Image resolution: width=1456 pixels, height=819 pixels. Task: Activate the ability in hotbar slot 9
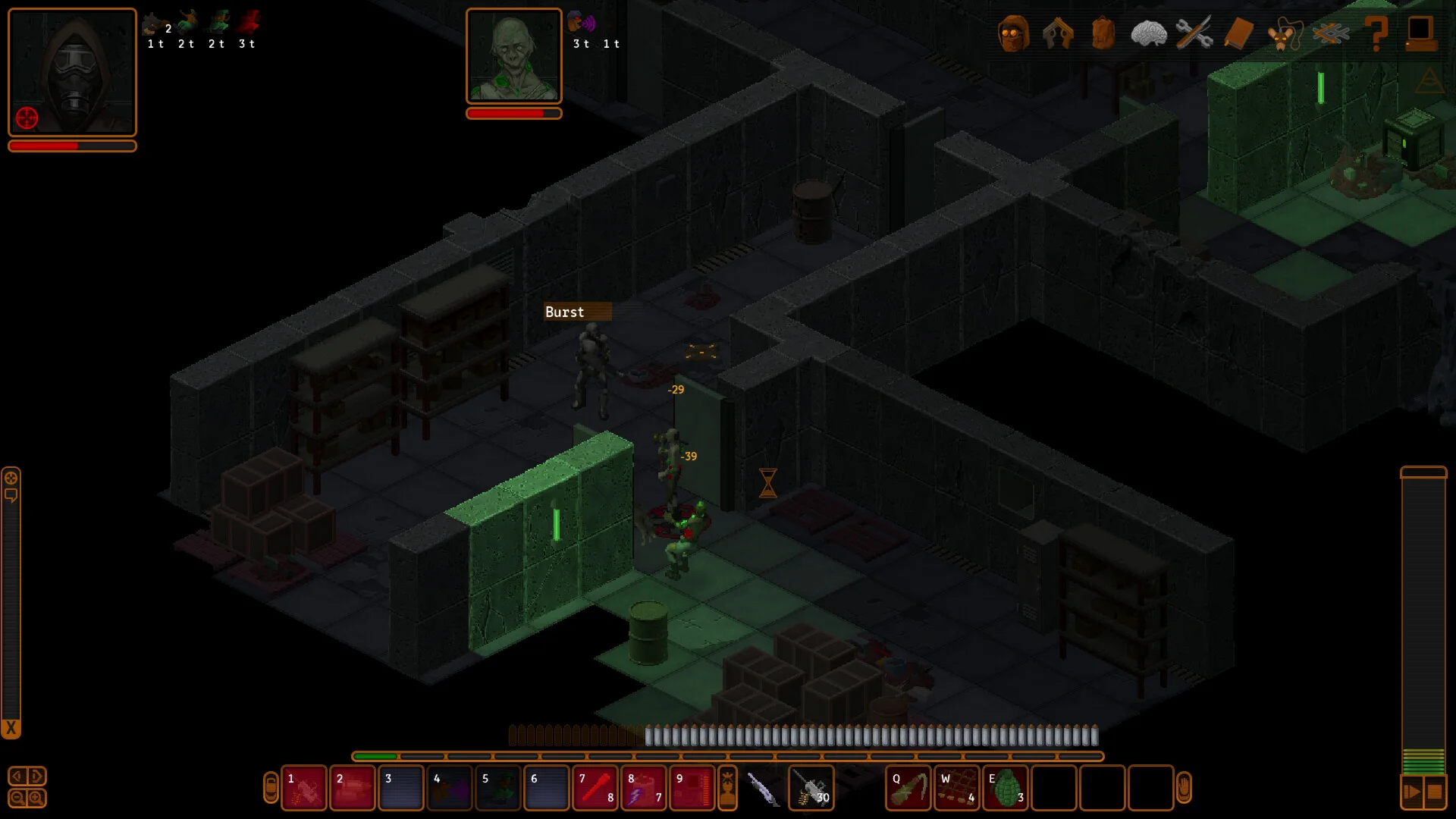click(x=692, y=788)
